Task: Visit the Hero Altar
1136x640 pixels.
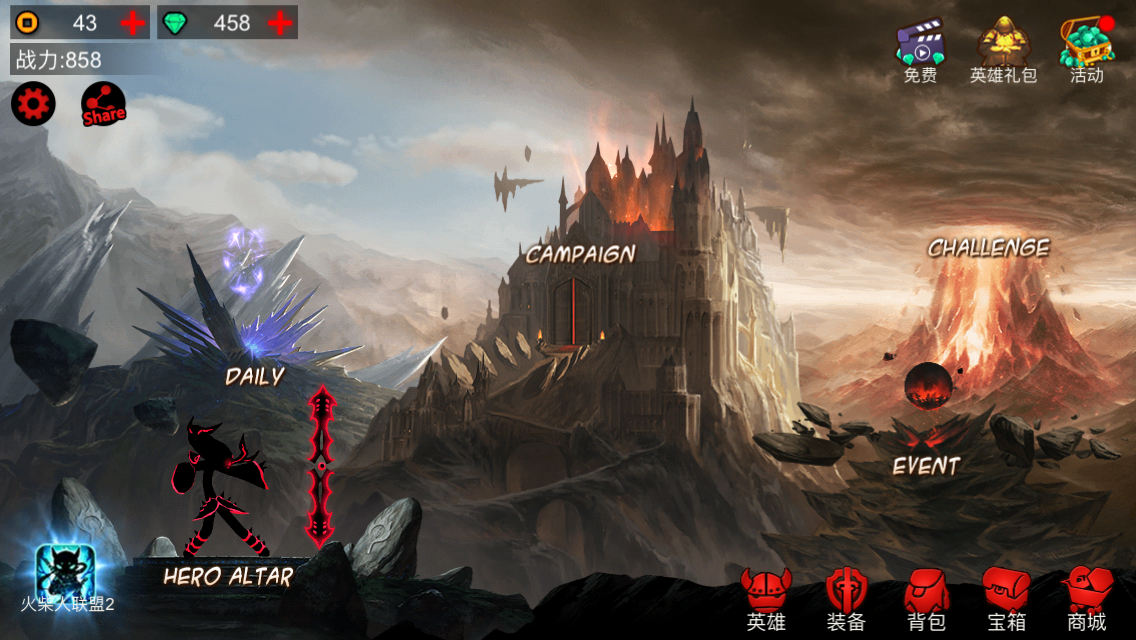Action: coord(228,576)
